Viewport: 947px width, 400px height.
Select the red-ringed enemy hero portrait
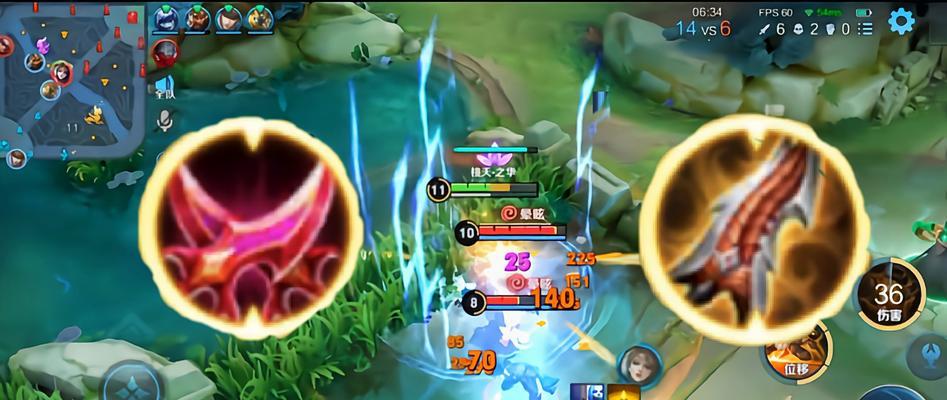coord(165,51)
